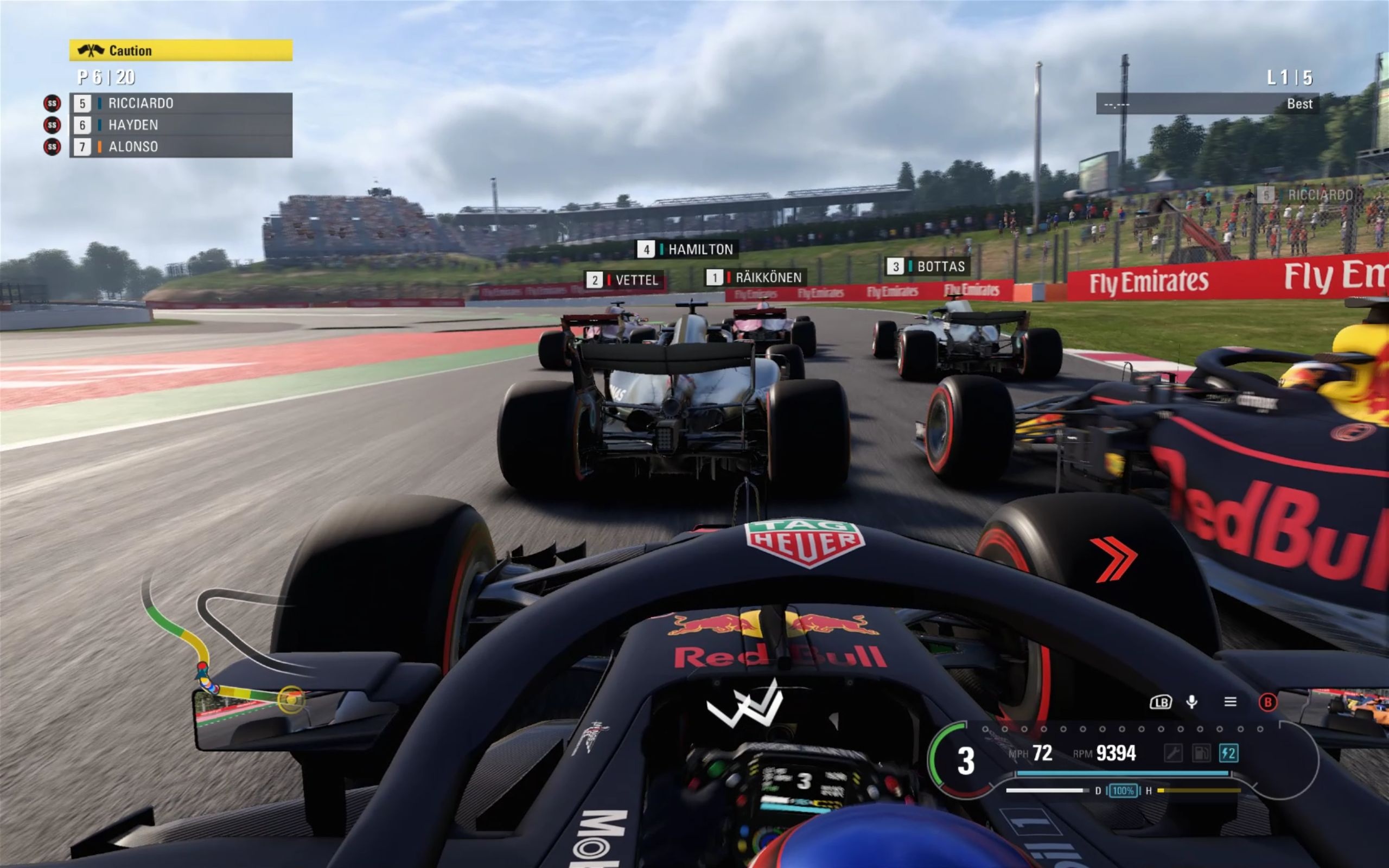Toggle the yellow Caution banner

182,50
